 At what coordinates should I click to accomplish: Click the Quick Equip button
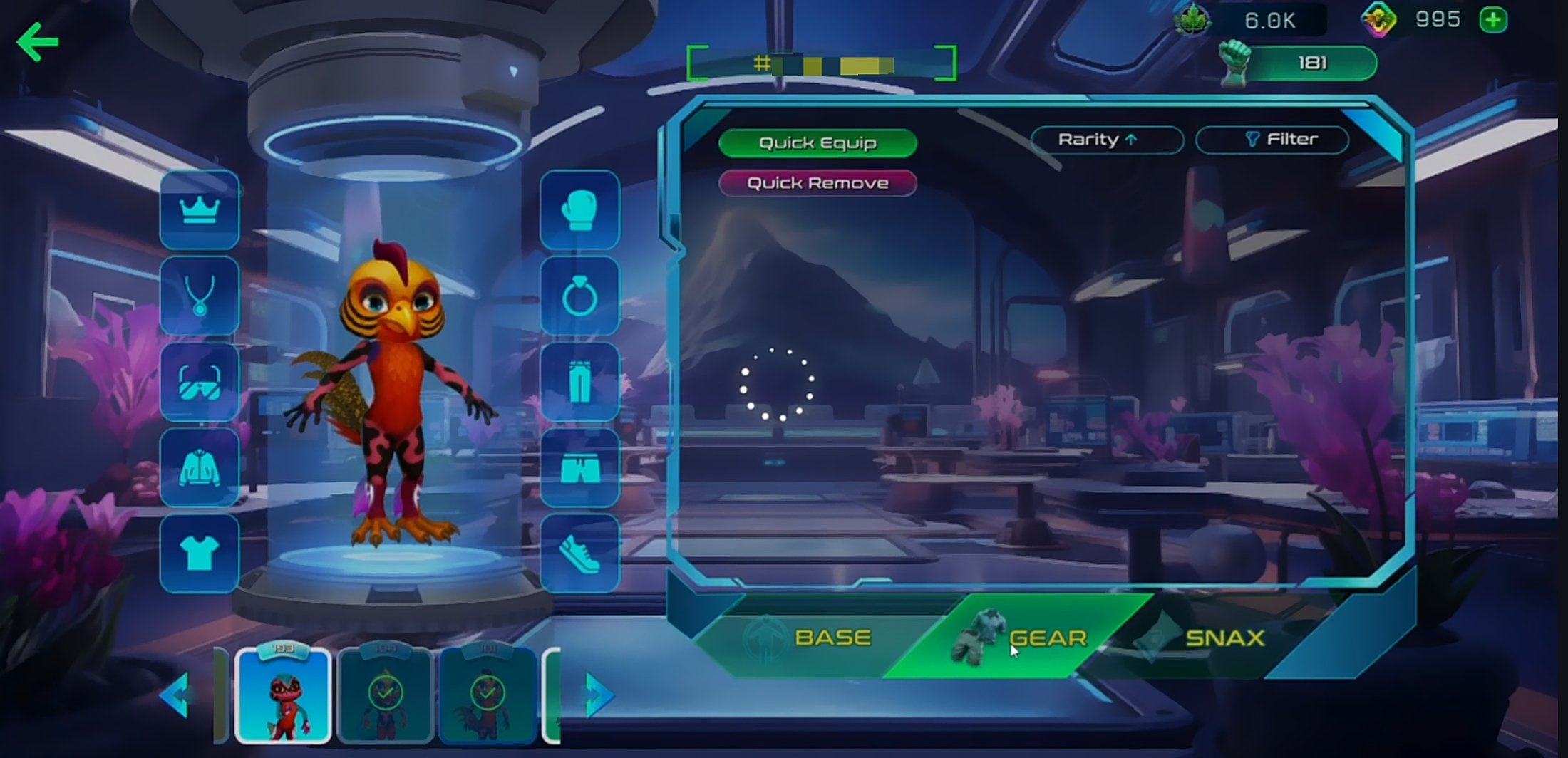(x=817, y=143)
